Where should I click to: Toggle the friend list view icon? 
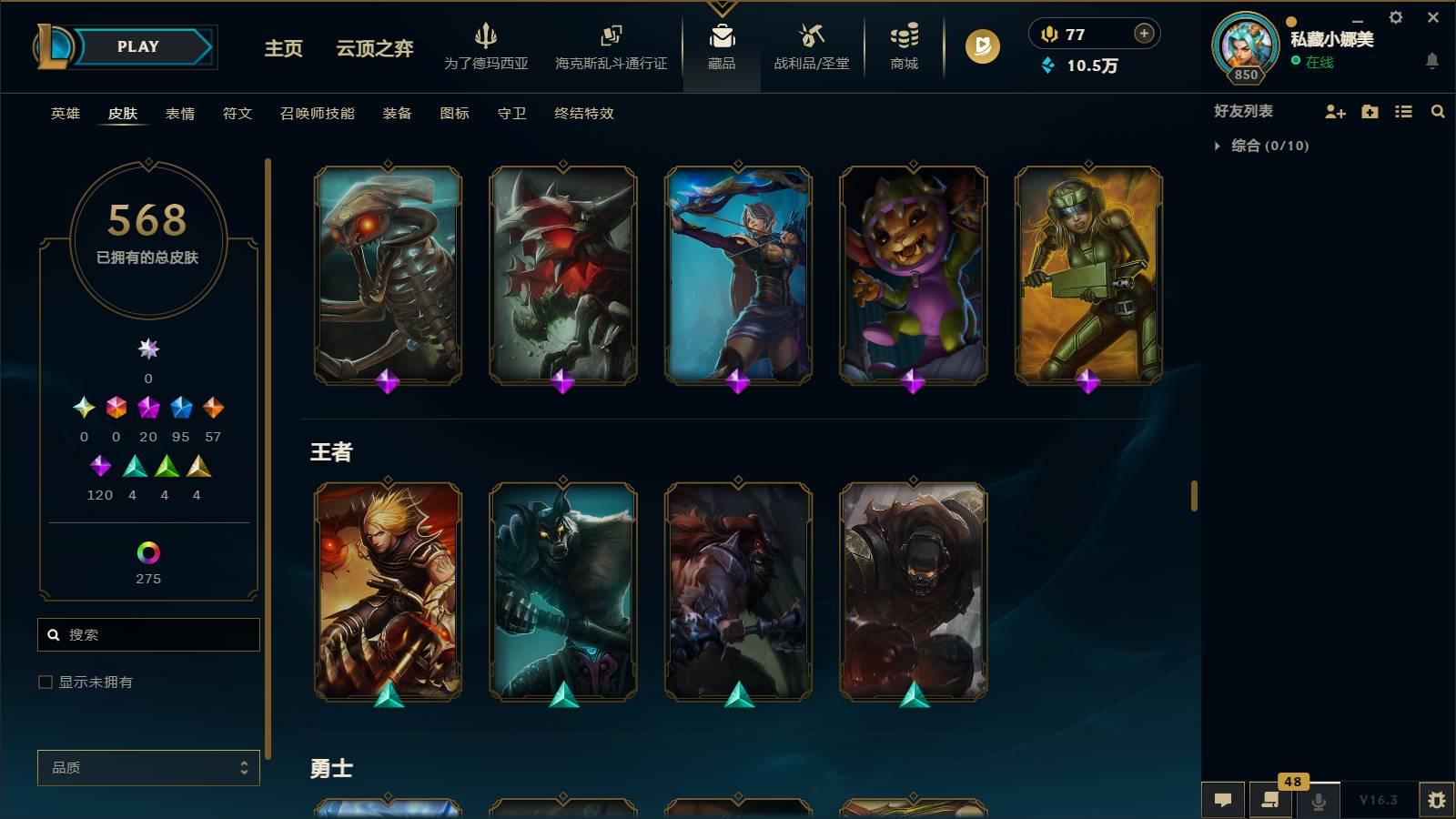coord(1404,111)
